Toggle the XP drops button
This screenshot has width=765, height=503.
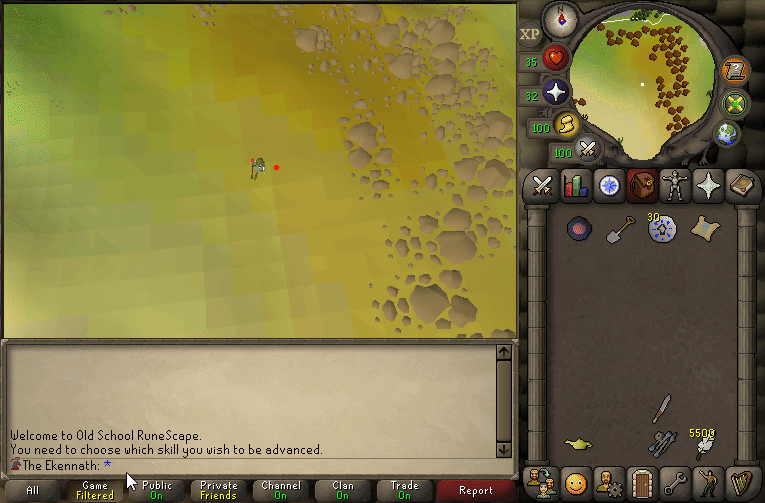[529, 34]
